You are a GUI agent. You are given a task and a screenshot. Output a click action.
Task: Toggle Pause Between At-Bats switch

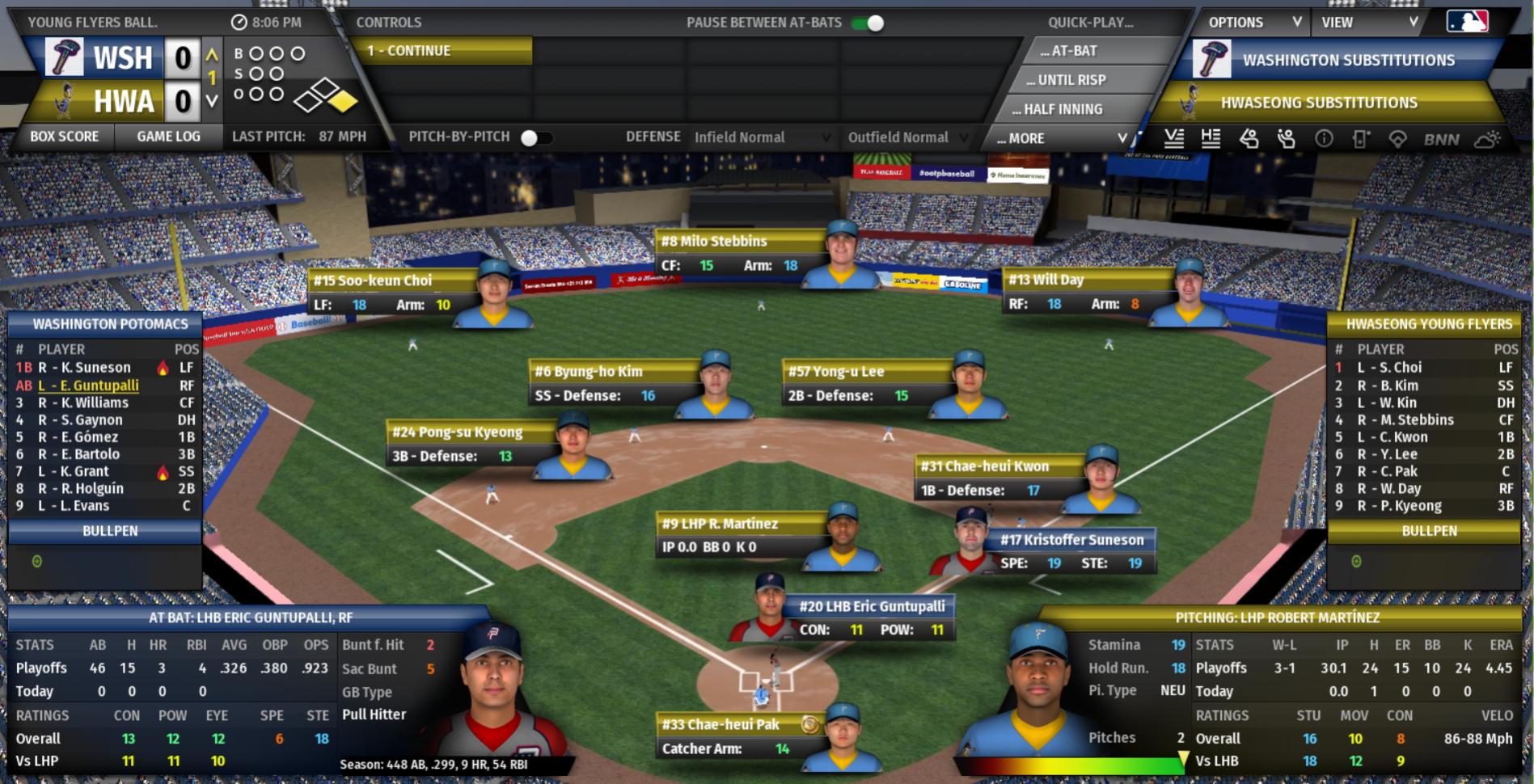pyautogui.click(x=868, y=23)
